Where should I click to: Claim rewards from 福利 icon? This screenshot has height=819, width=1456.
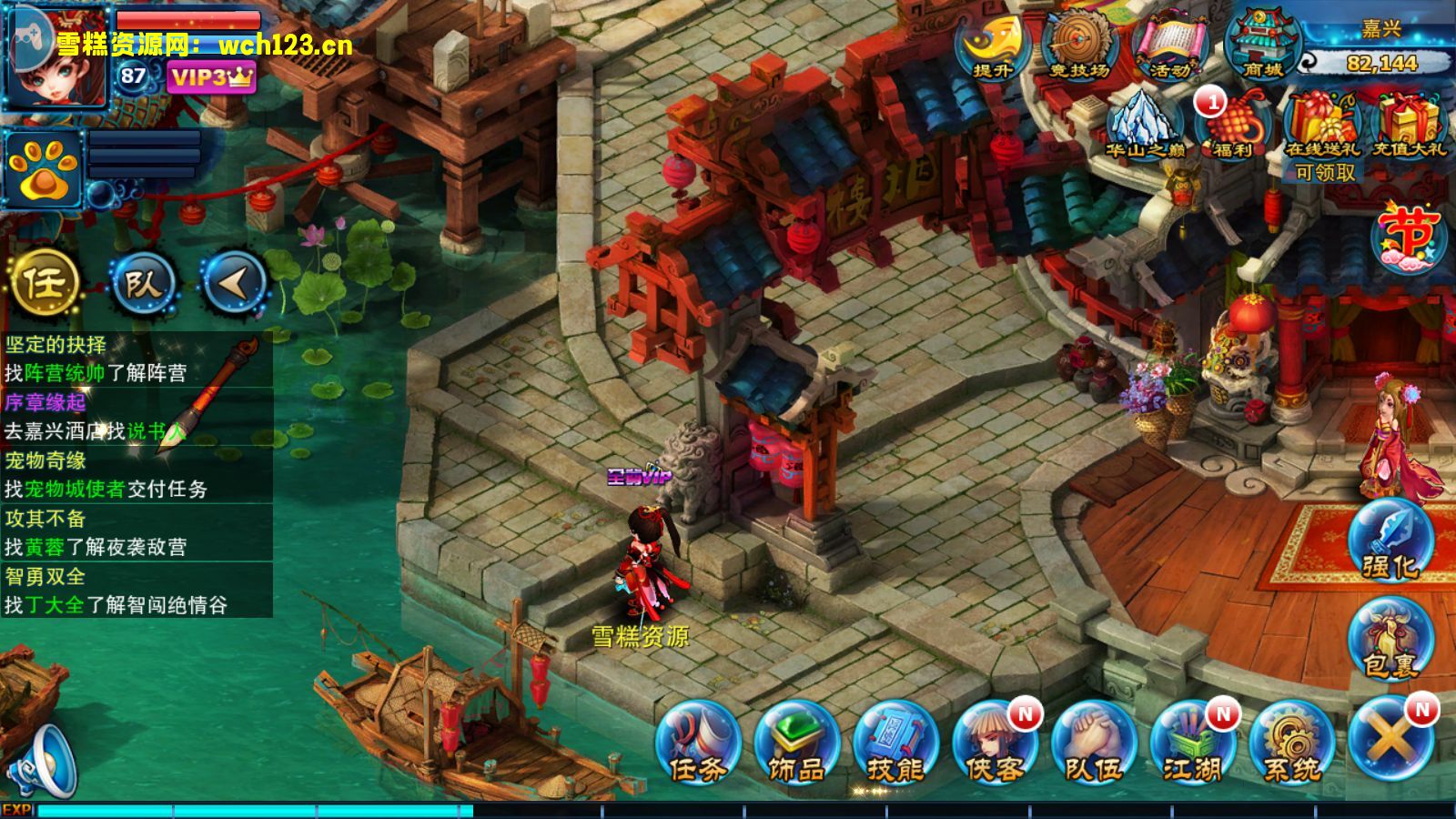coord(1232,126)
